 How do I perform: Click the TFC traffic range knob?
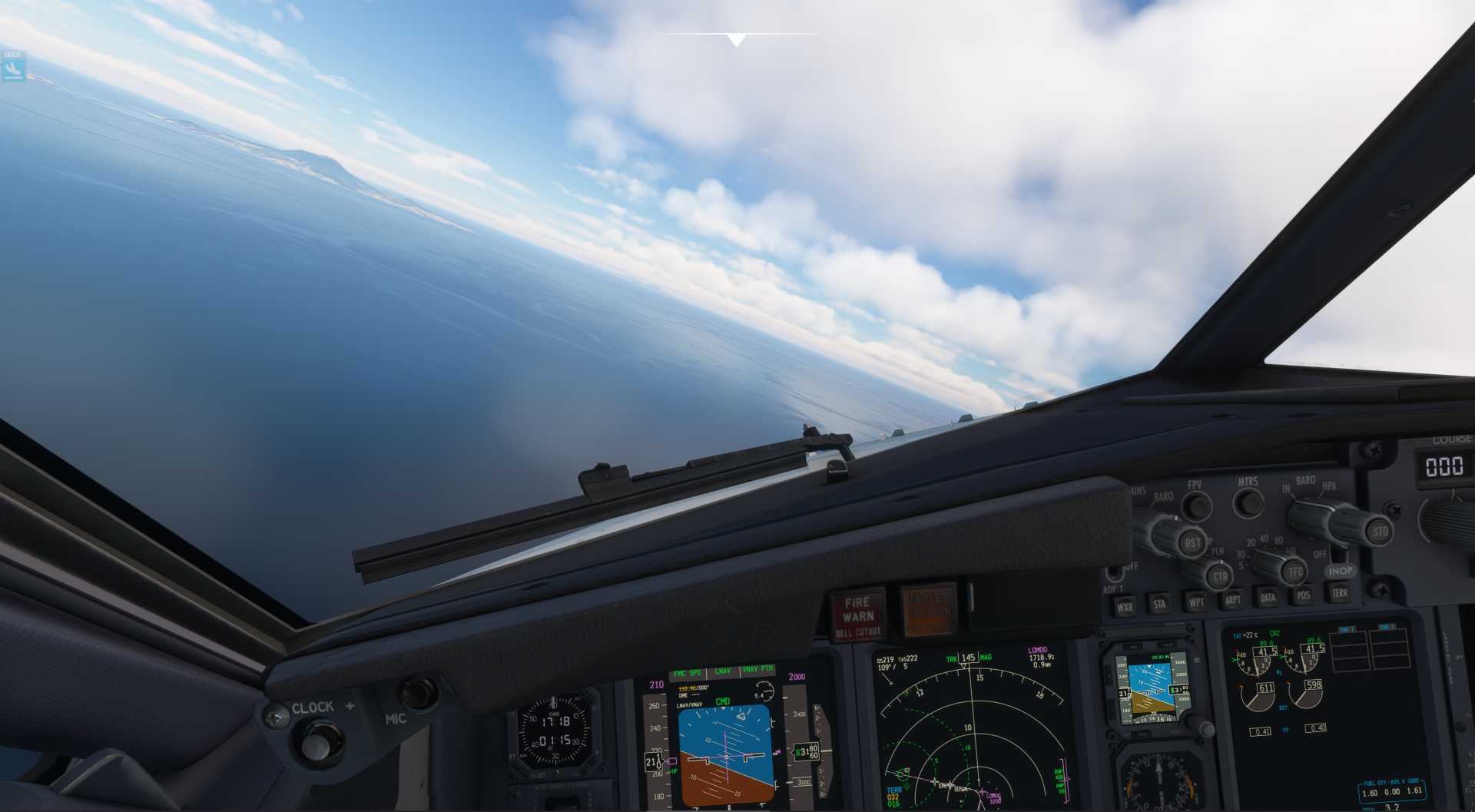pyautogui.click(x=1296, y=571)
